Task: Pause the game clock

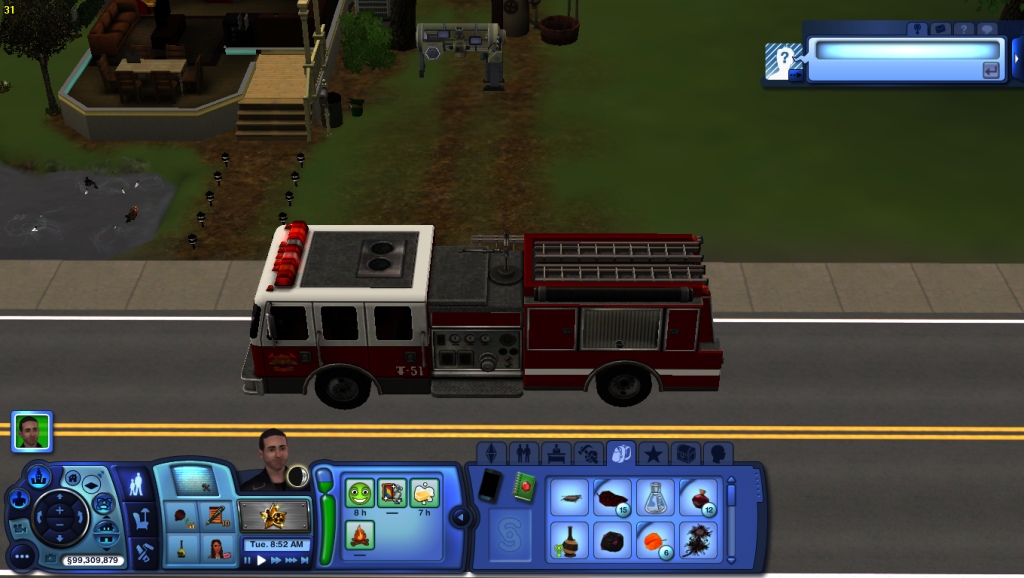Action: 248,561
